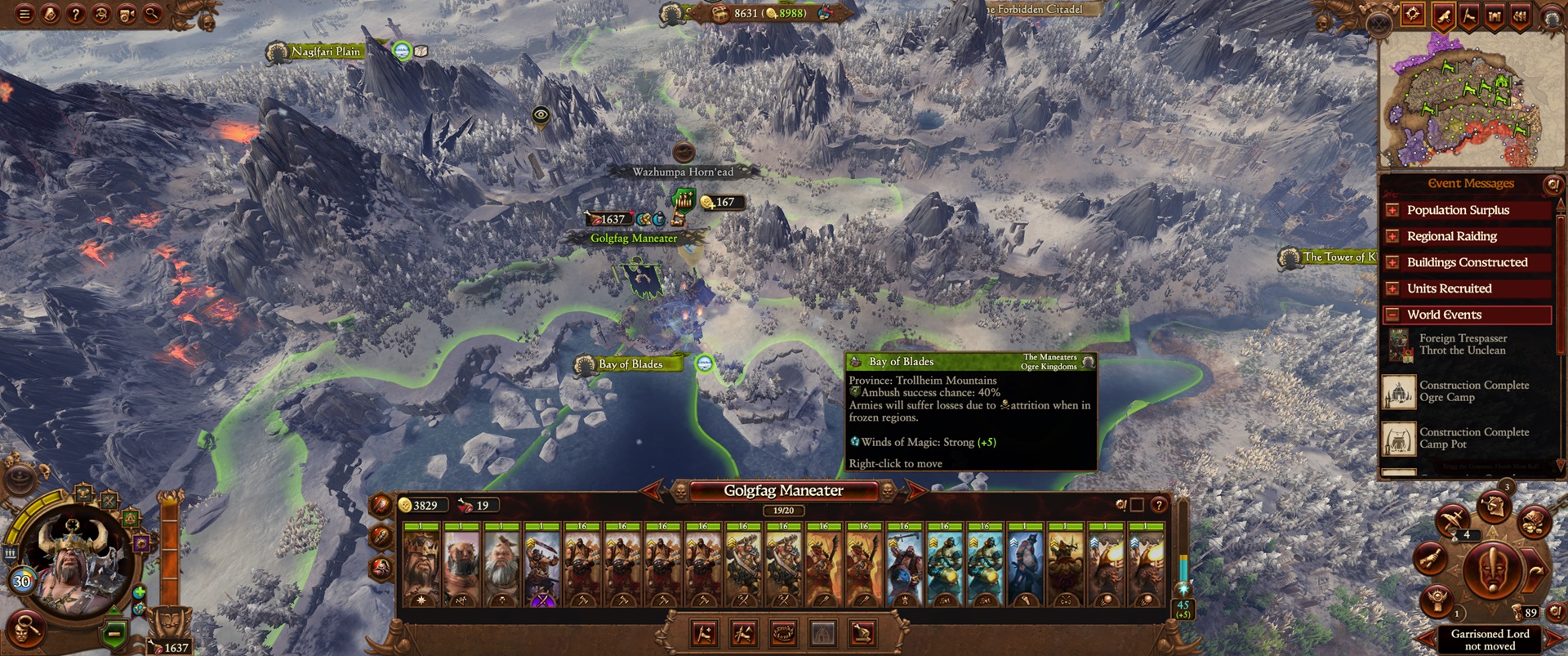1568x656 pixels.
Task: Select the recruit units spear icon below army panel
Action: pos(704,635)
